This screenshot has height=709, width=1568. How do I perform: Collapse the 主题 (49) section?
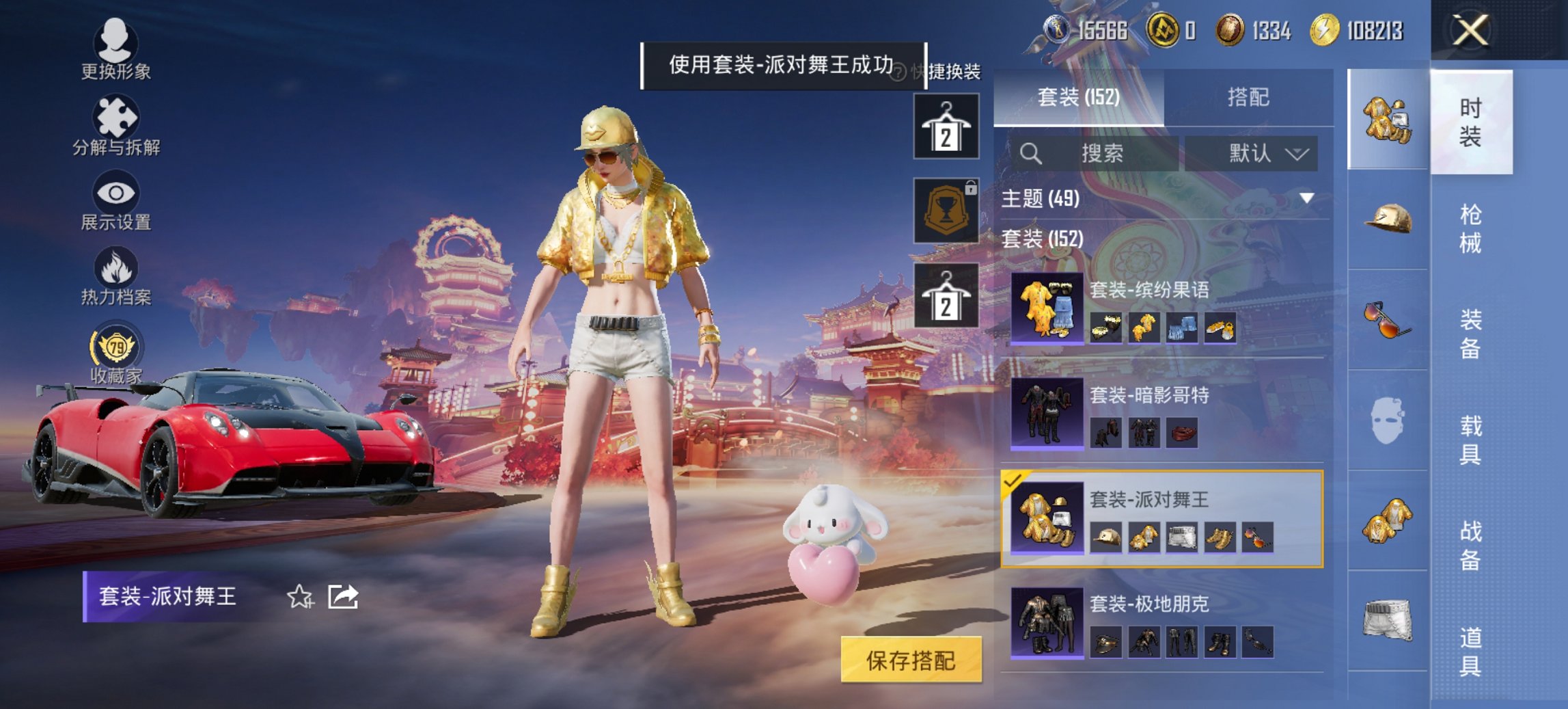1305,198
